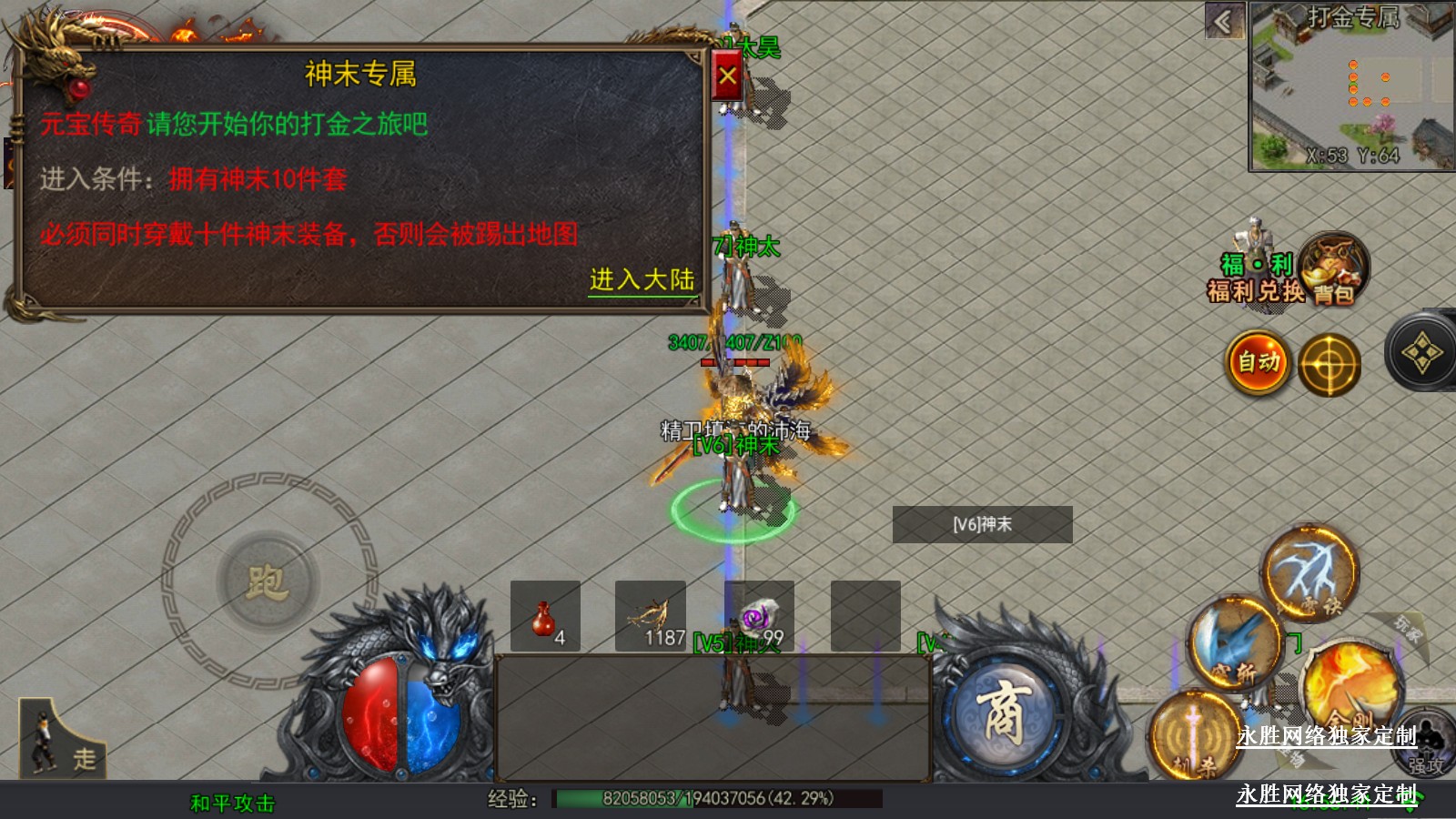
Task: Select the purple orb hotbar slot
Action: pyautogui.click(x=759, y=616)
